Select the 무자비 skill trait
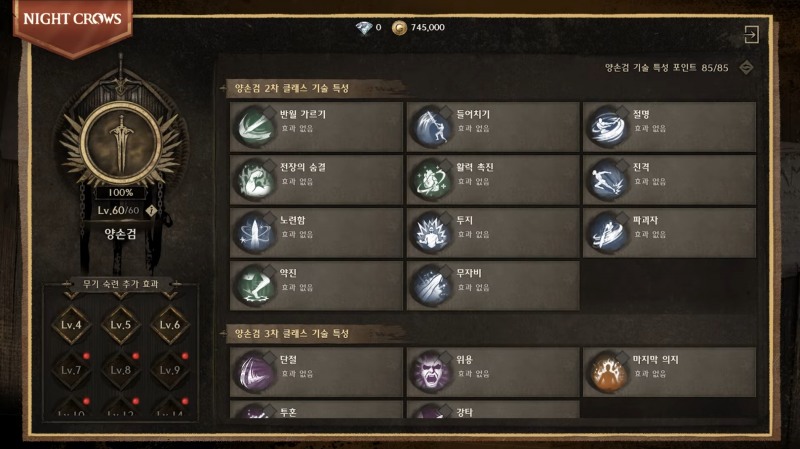 [x=492, y=285]
